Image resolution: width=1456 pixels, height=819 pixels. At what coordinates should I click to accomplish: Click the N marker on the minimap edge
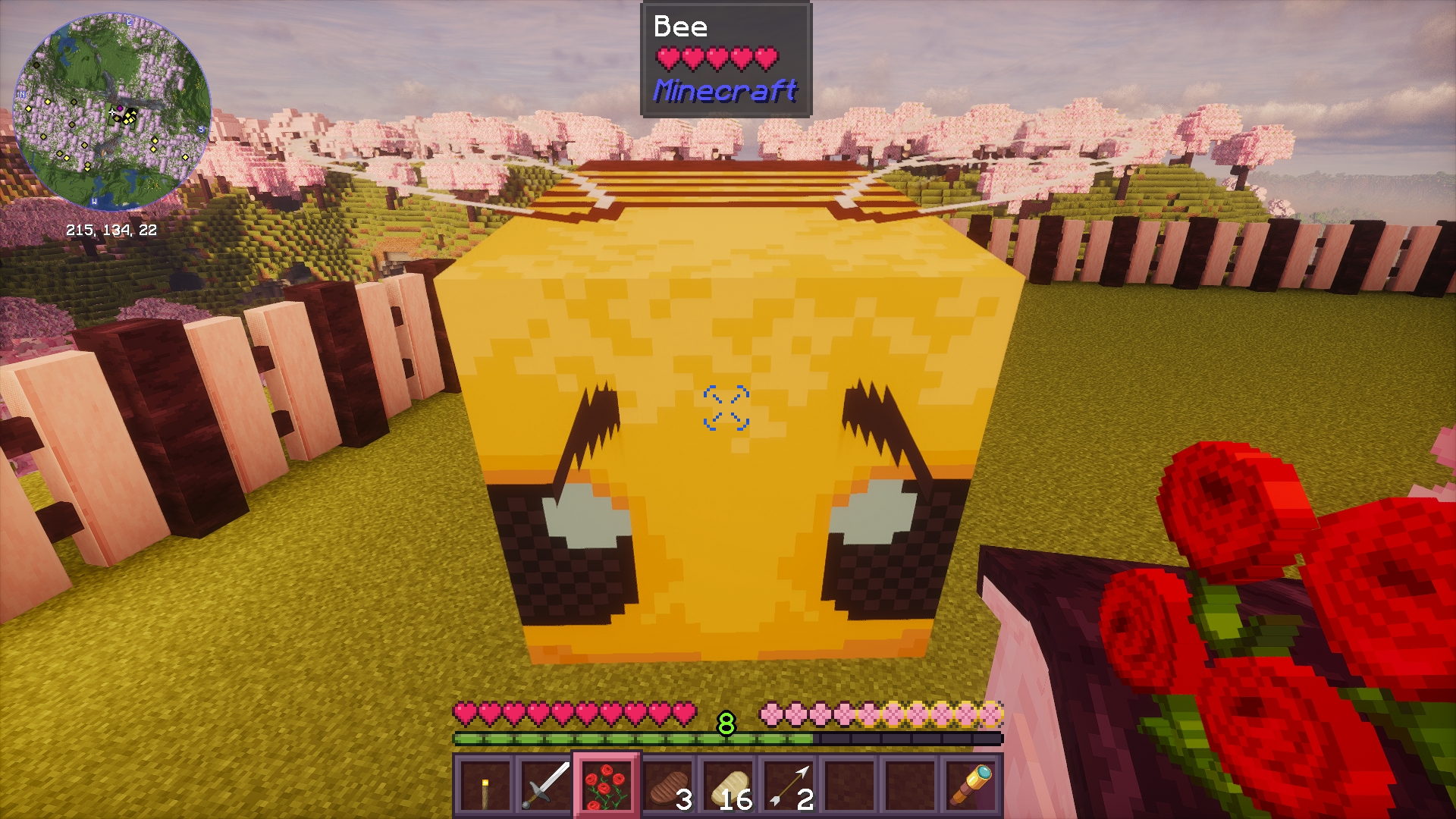22,94
